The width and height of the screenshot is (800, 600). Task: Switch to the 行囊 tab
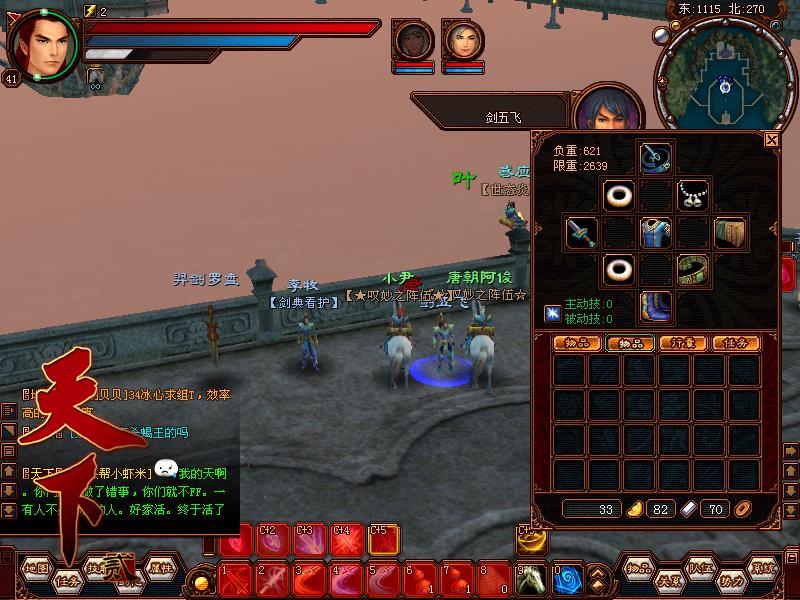point(682,343)
